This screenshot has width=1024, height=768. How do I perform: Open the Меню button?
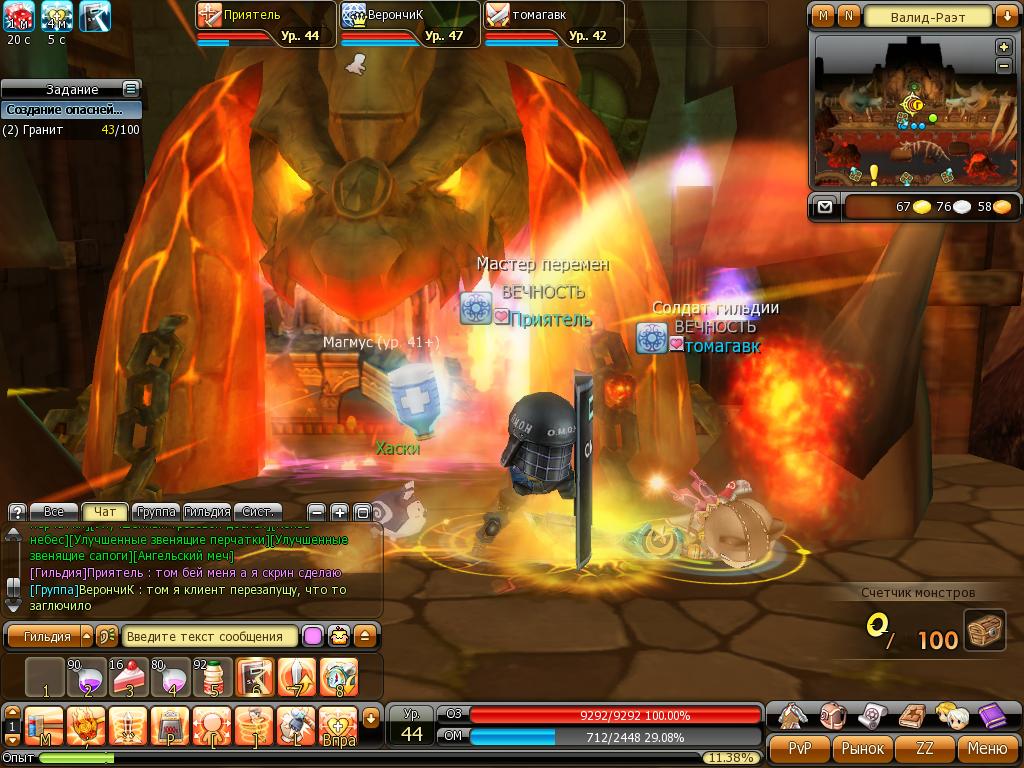987,748
